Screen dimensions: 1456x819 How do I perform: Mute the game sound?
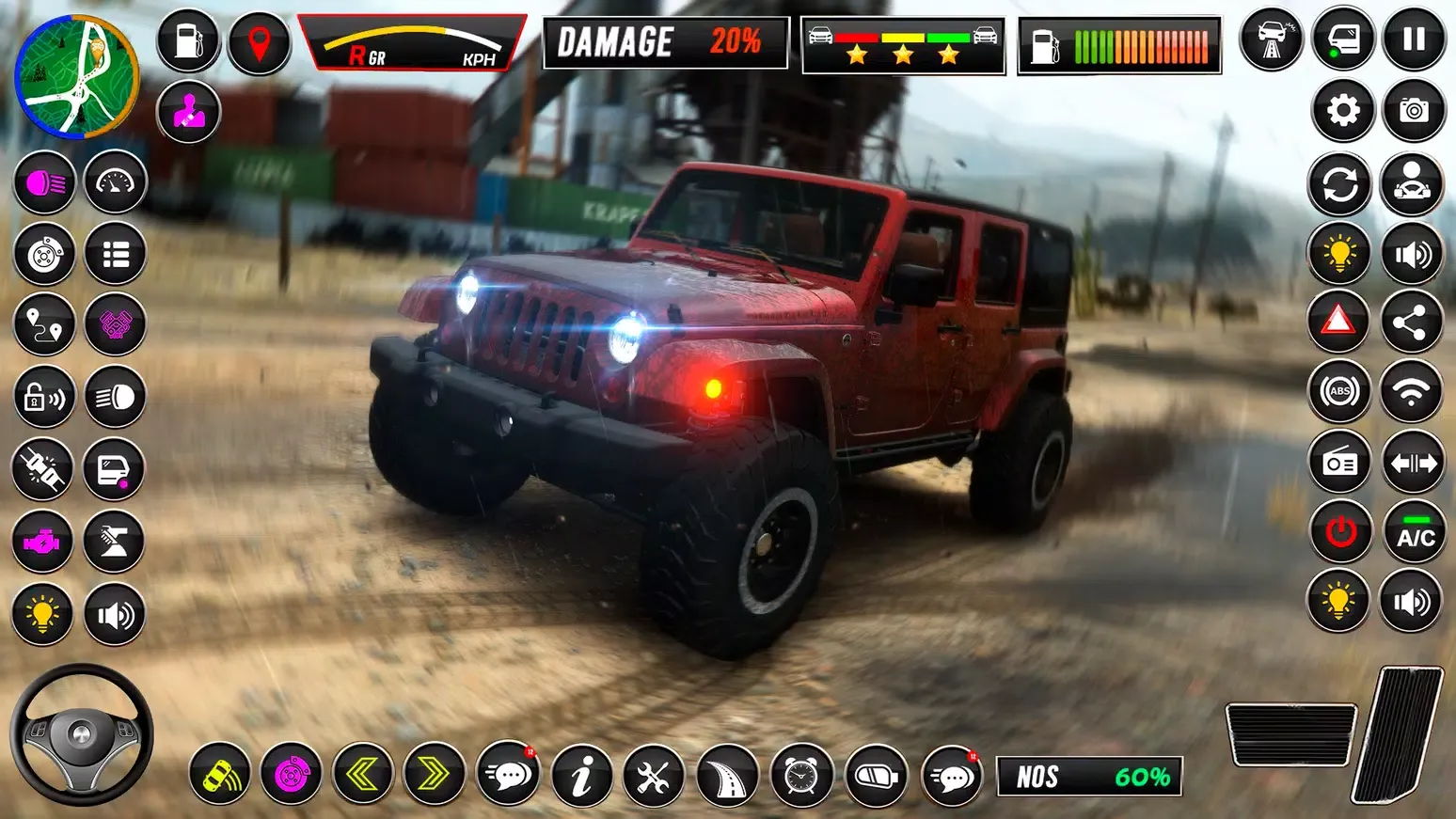coord(1414,254)
